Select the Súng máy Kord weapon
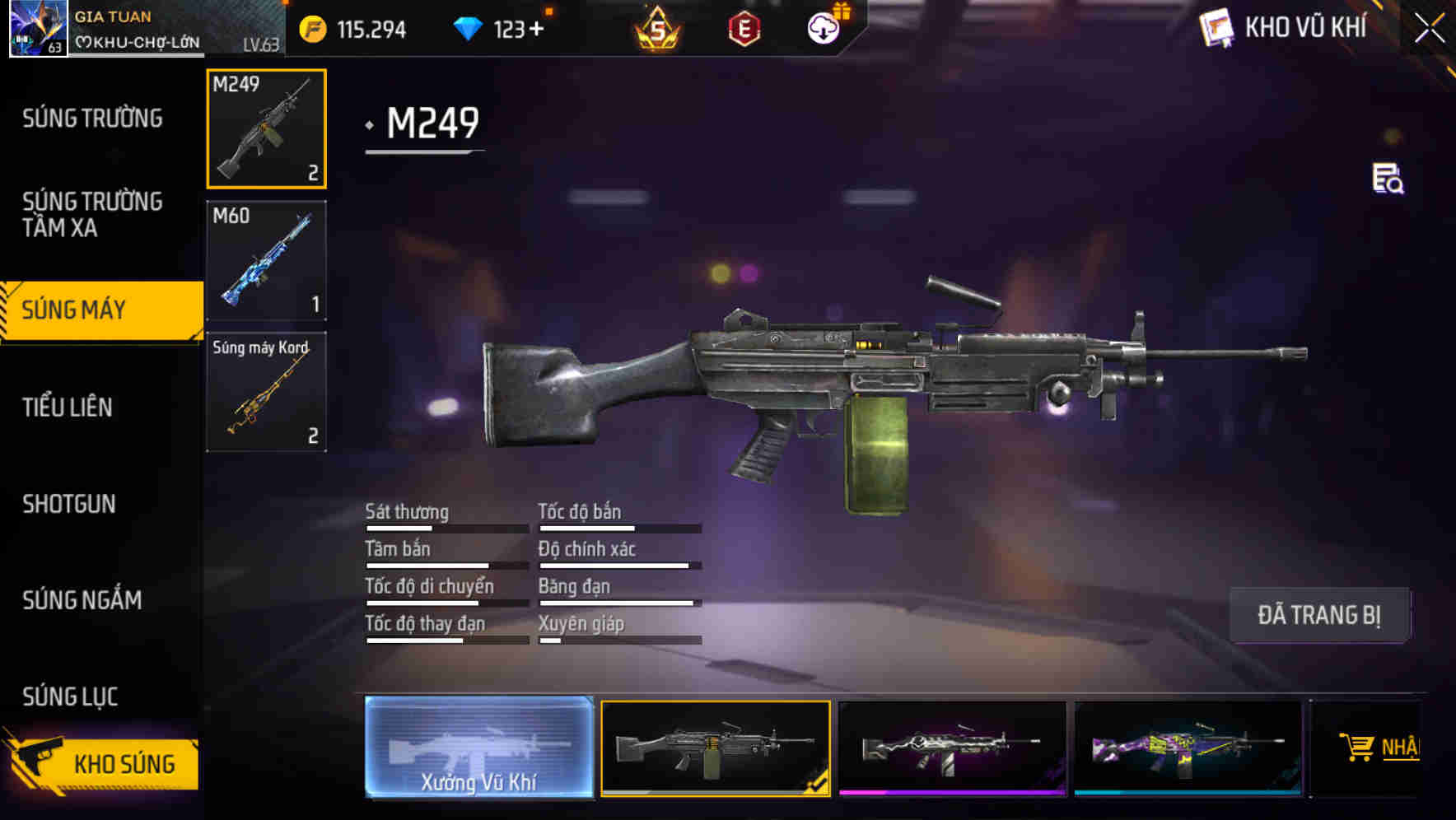The image size is (1456, 820). [265, 391]
